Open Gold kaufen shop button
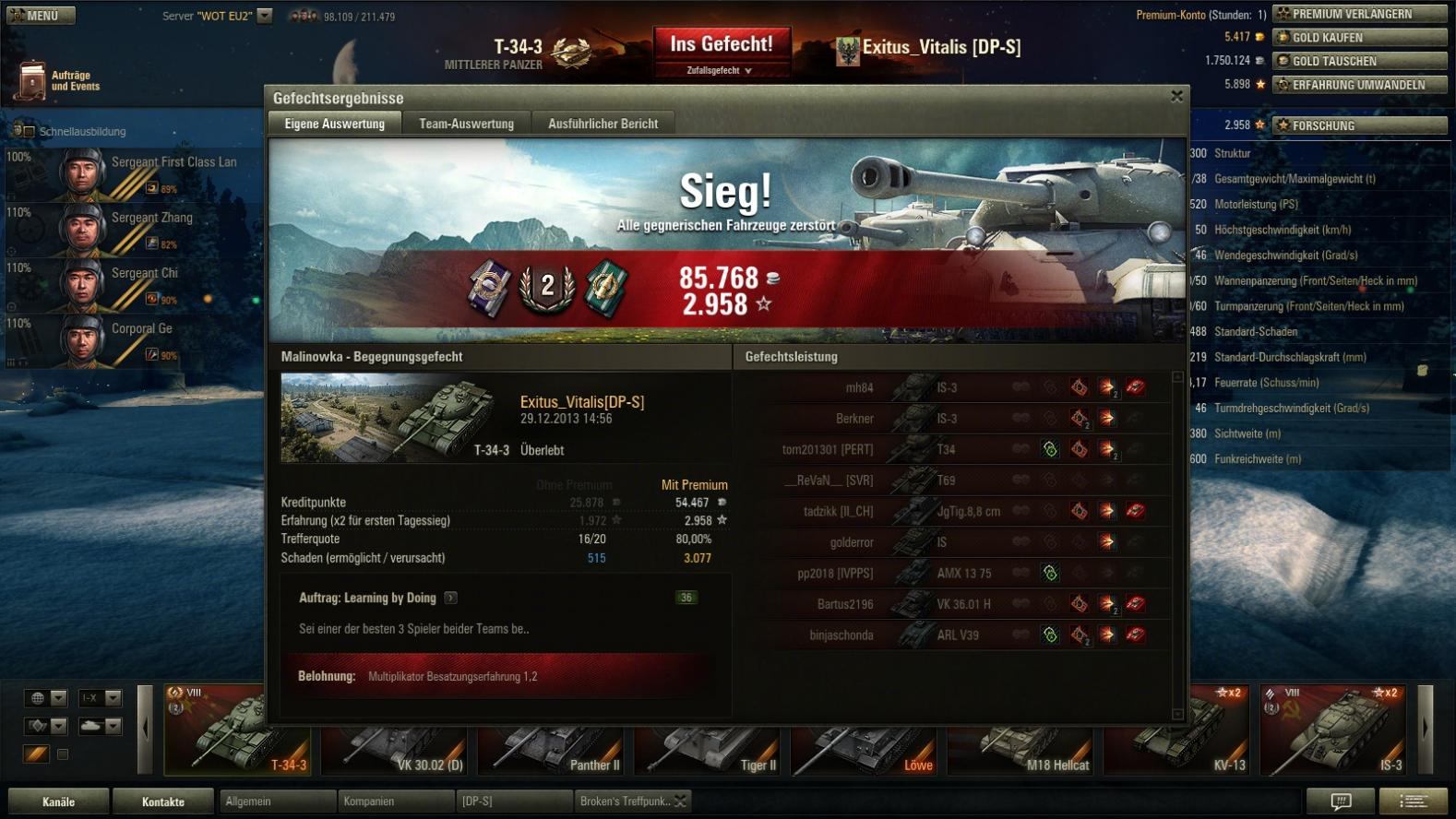 click(1359, 38)
